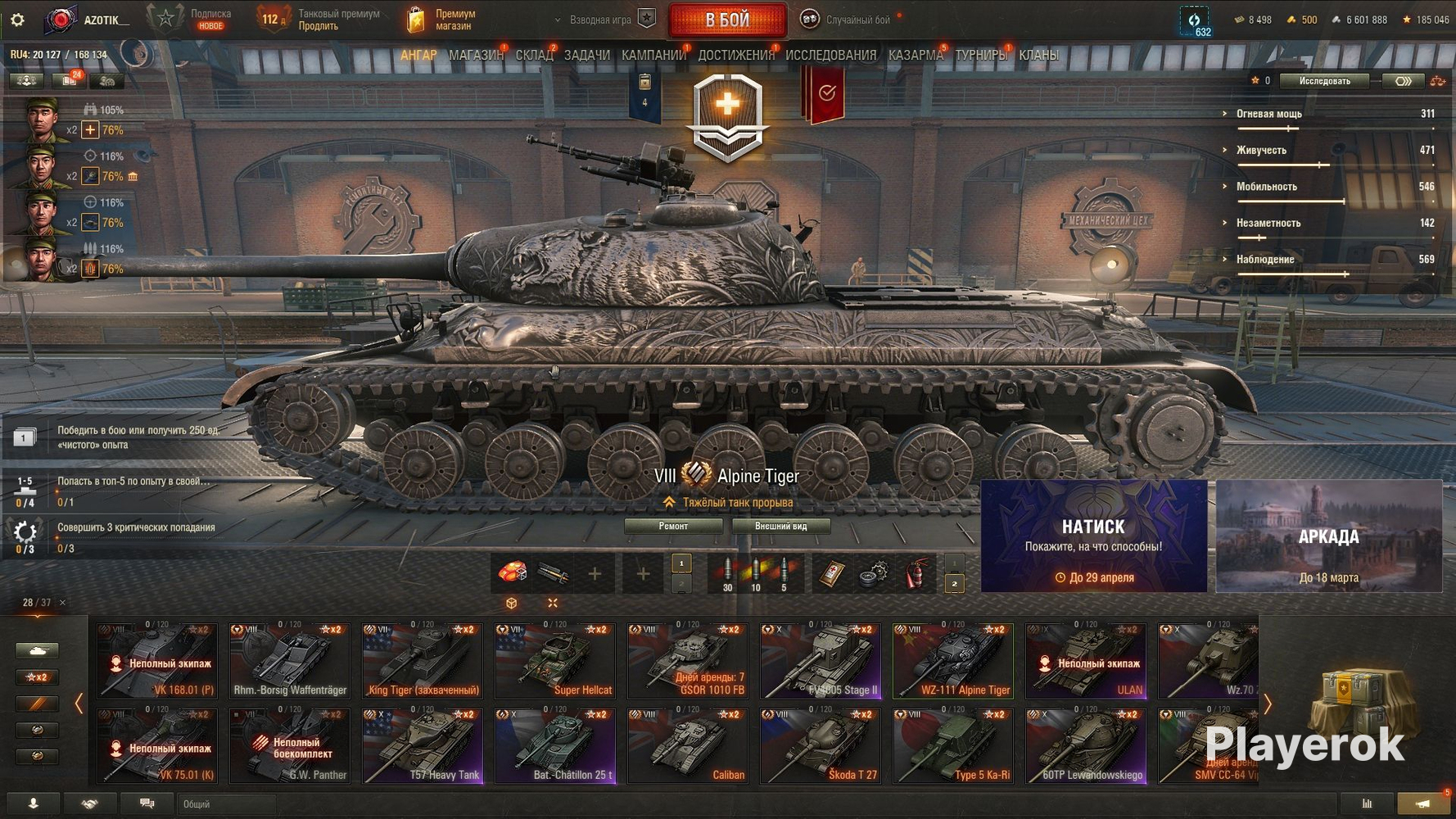Select the Super Hellcat in carousel
Viewport: 1456px width, 819px height.
click(x=555, y=661)
